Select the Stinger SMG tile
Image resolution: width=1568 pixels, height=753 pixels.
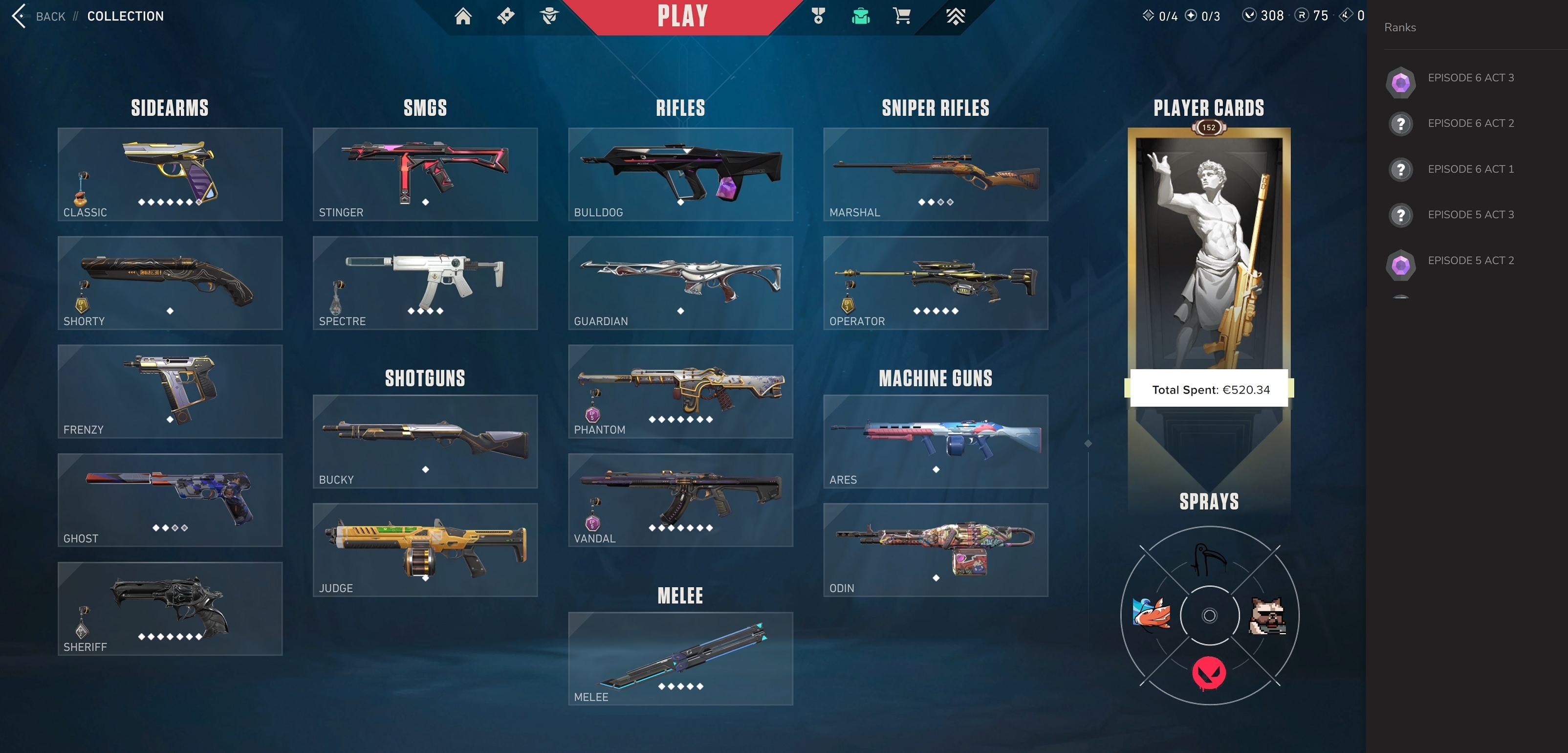pos(425,174)
